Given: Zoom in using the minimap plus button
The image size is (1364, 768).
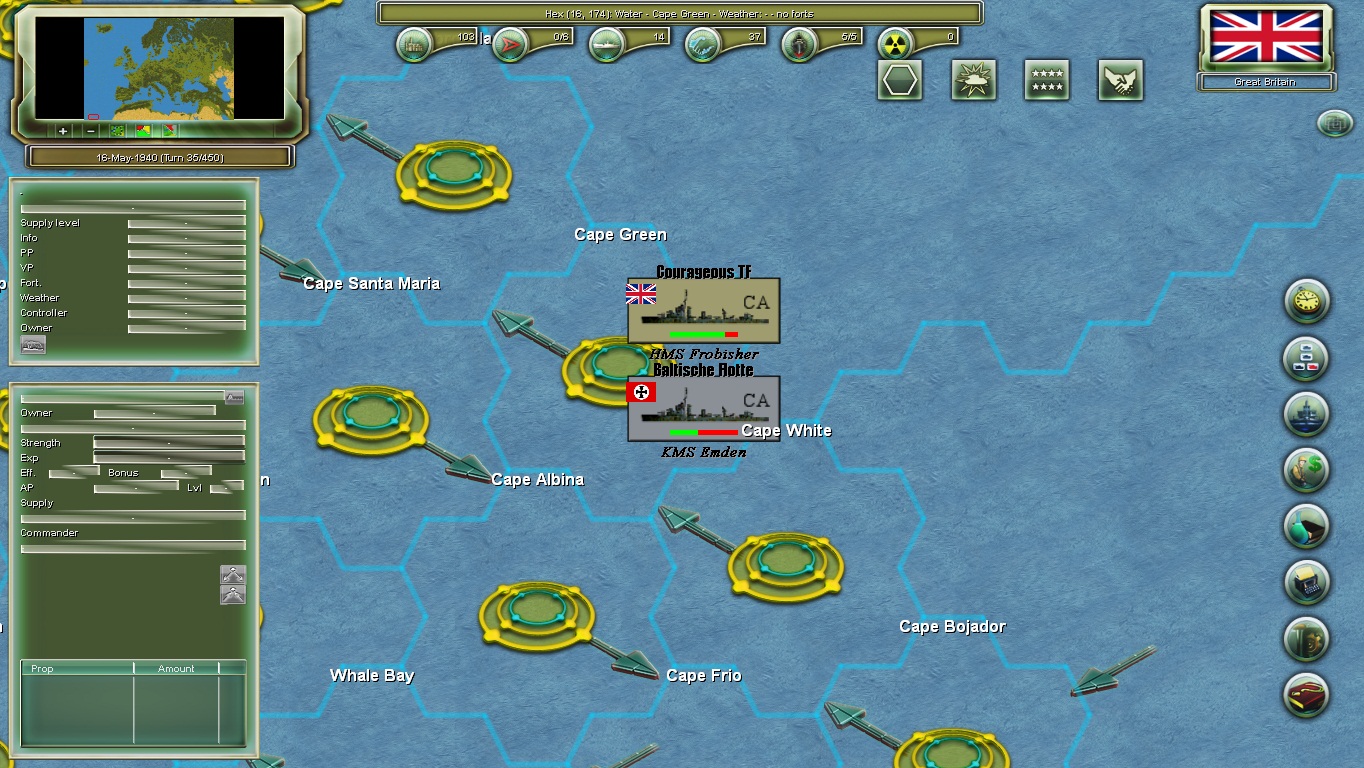Looking at the screenshot, I should 63,131.
